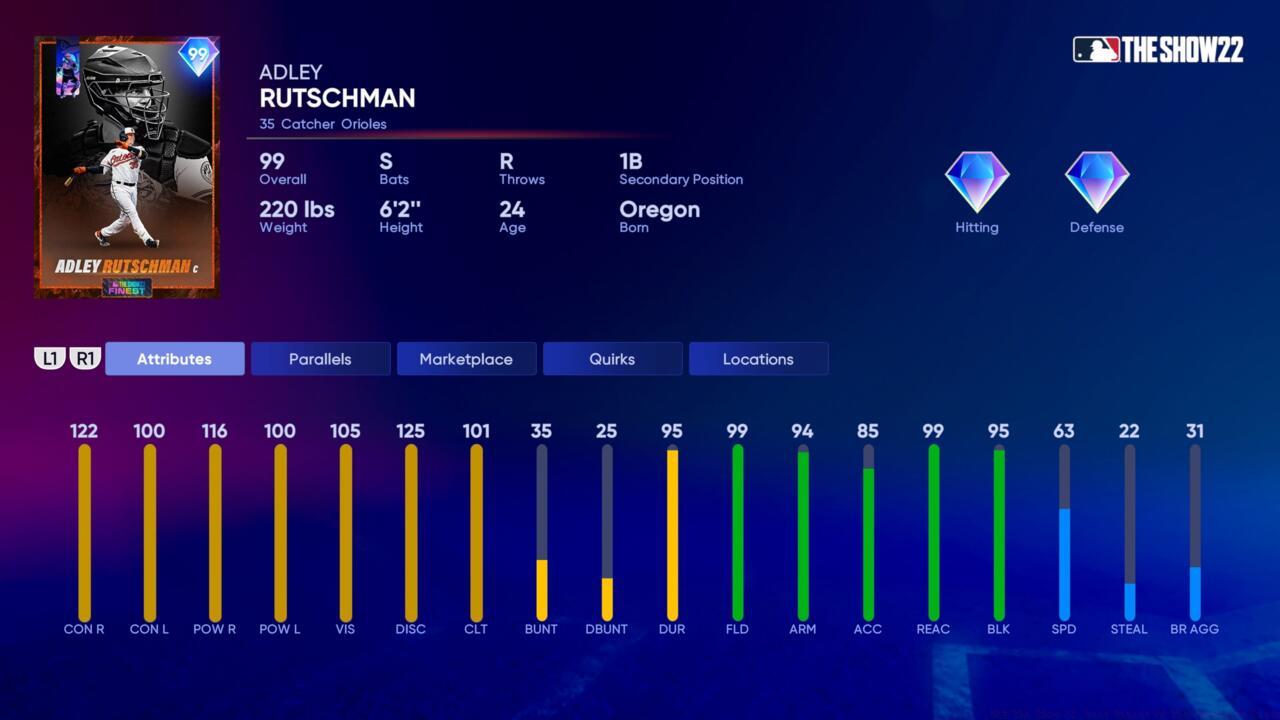Select the Attributes tab
Image resolution: width=1280 pixels, height=720 pixels.
(x=174, y=359)
